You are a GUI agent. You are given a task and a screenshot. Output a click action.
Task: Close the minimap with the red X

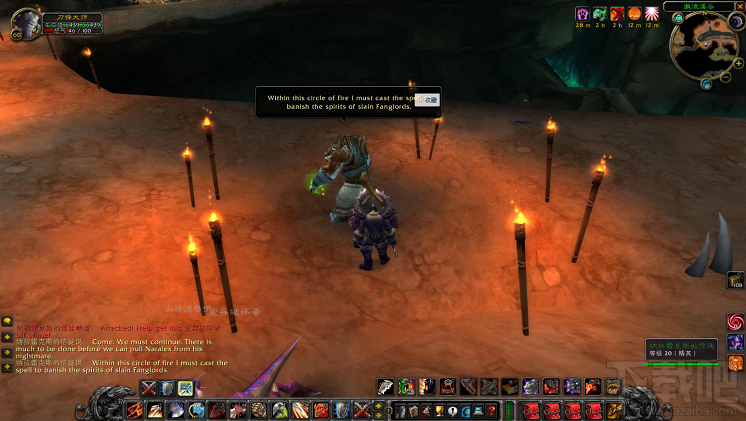point(738,6)
